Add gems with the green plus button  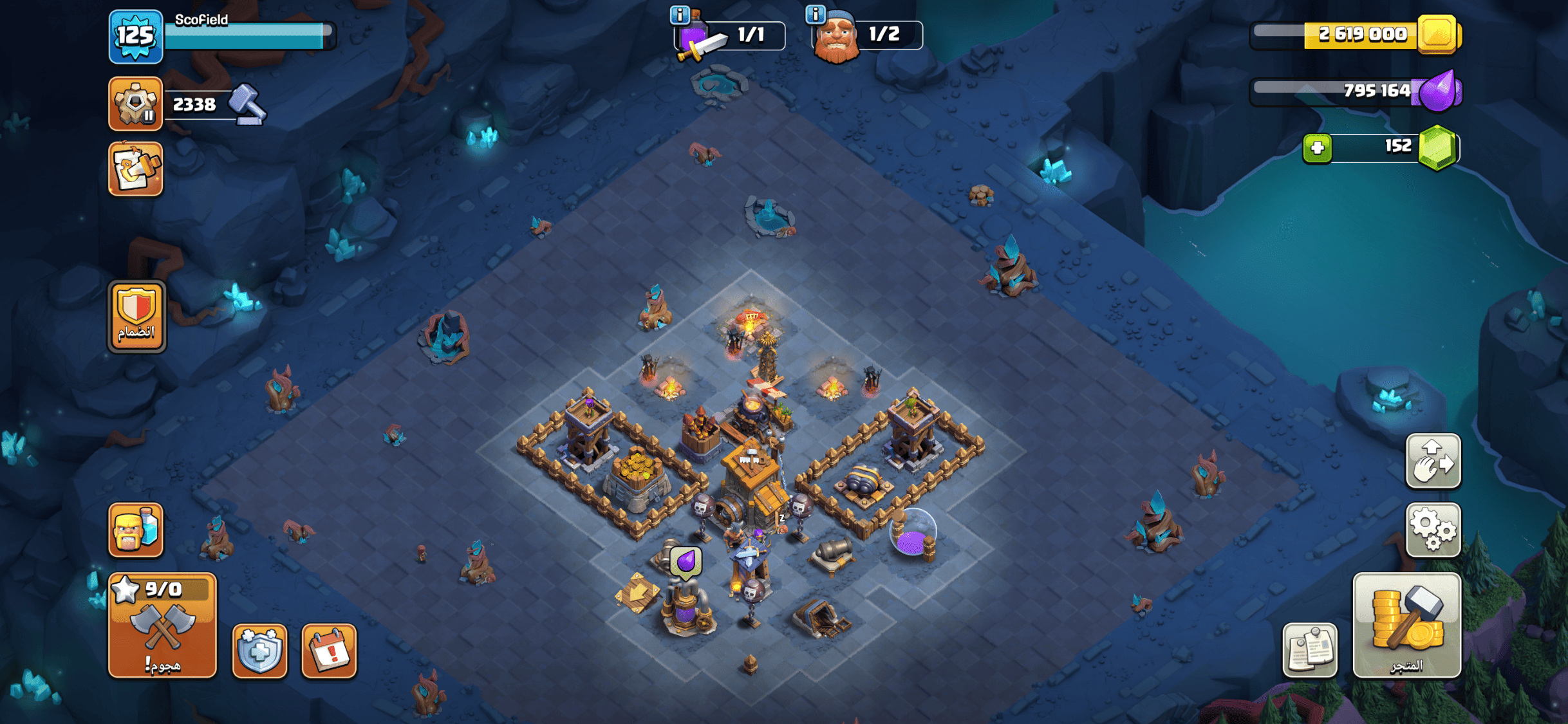tap(1317, 148)
